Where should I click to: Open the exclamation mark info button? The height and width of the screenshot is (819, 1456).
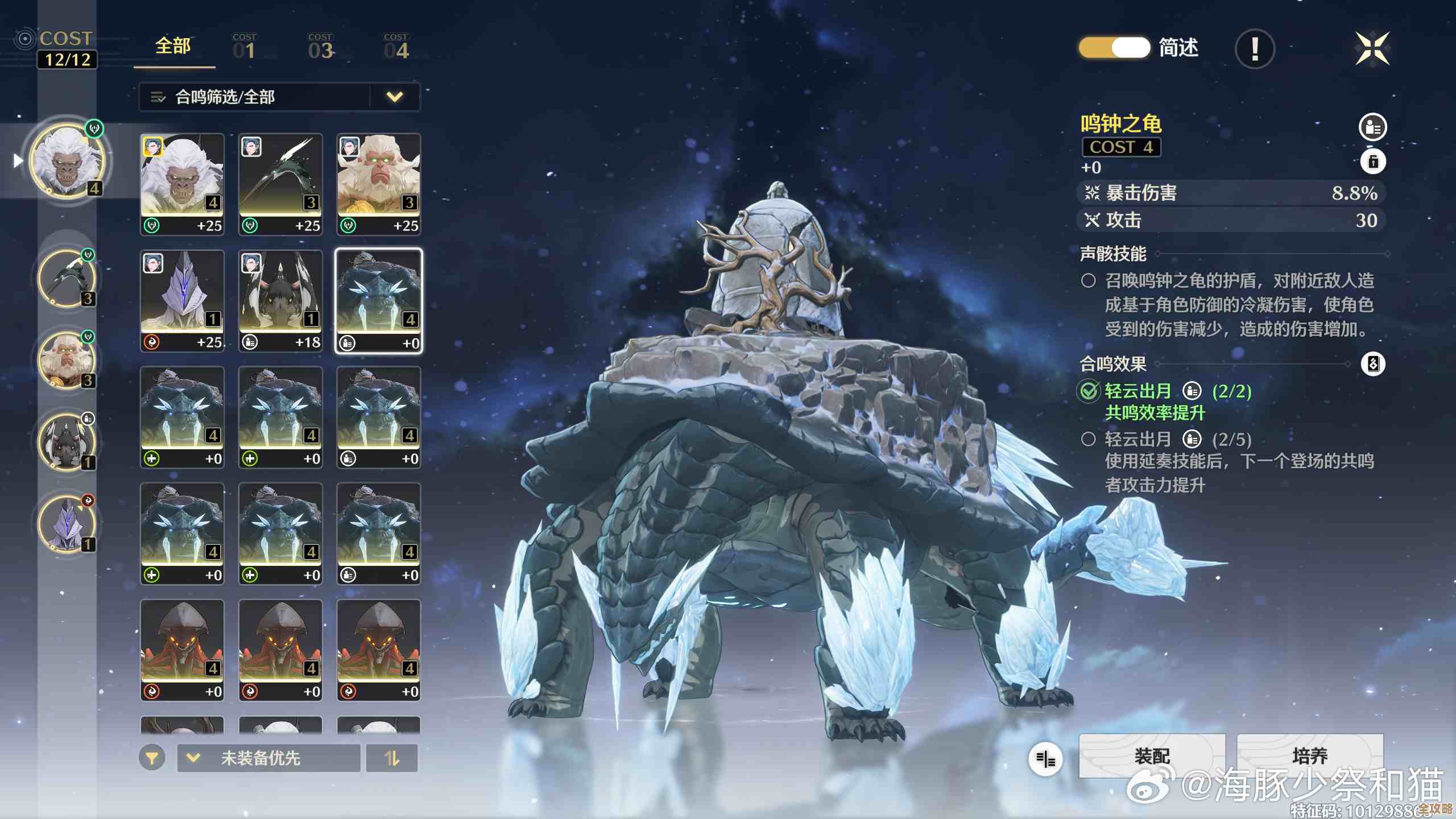click(1255, 49)
